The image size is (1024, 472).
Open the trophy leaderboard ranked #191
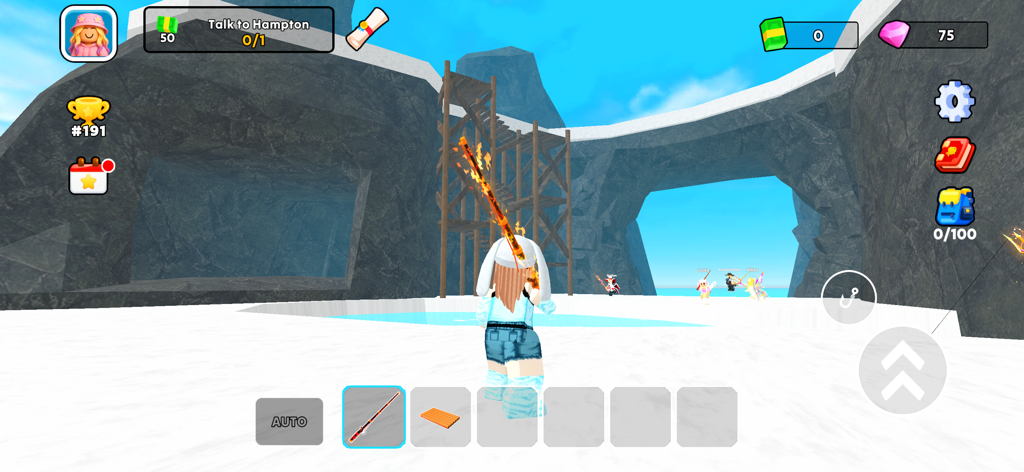point(88,116)
